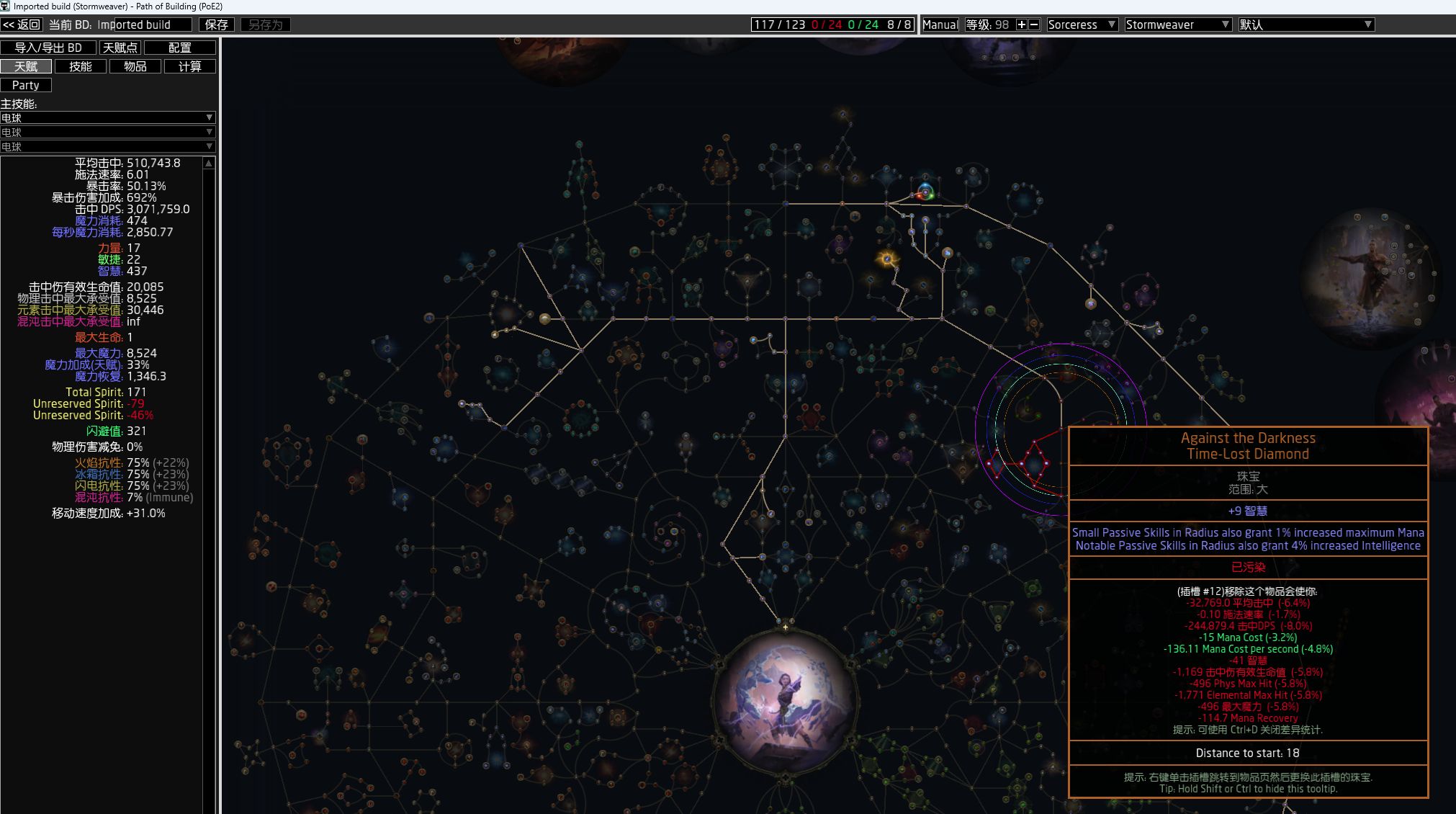Viewport: 1456px width, 814px height.
Task: Increase character level with plus button
Action: 1021,24
